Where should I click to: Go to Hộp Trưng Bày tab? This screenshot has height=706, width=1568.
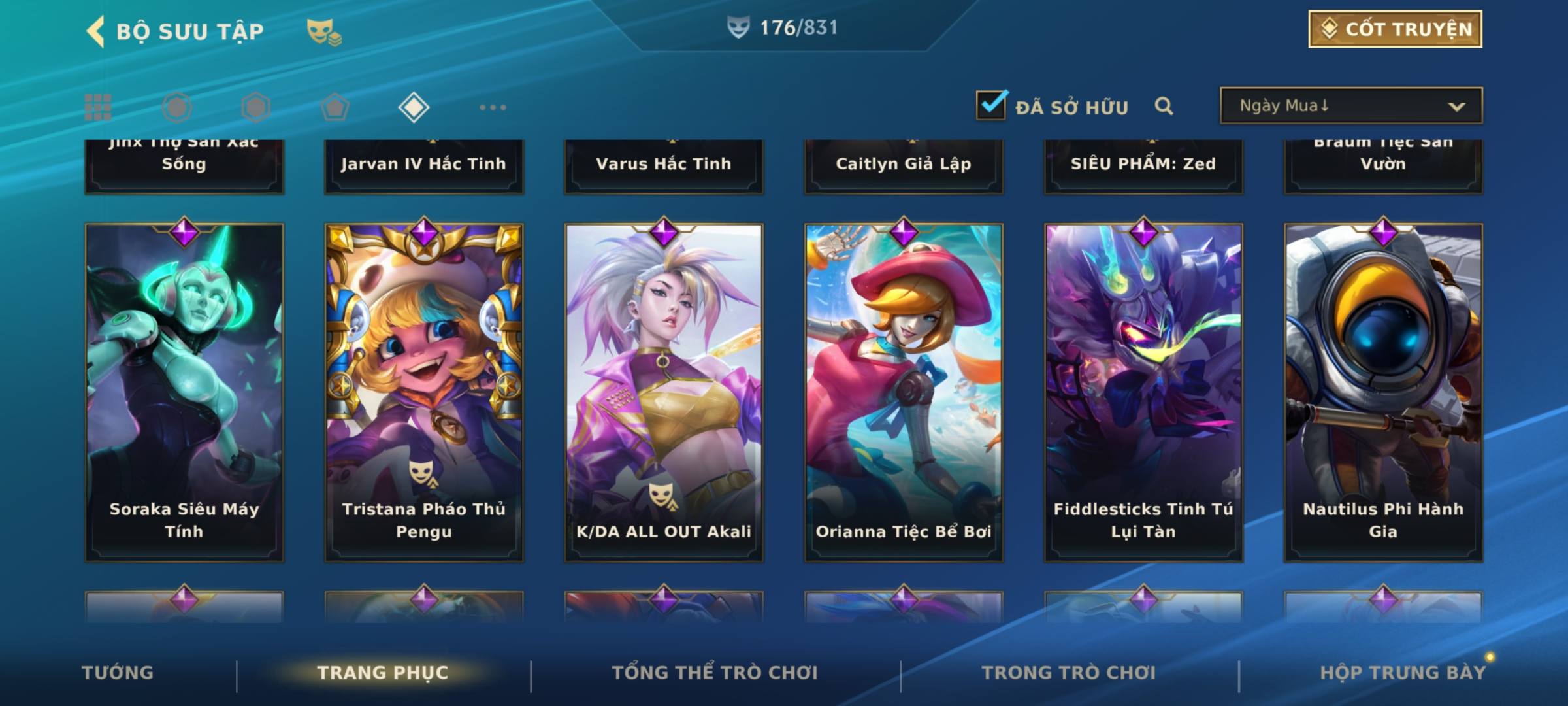click(1403, 673)
